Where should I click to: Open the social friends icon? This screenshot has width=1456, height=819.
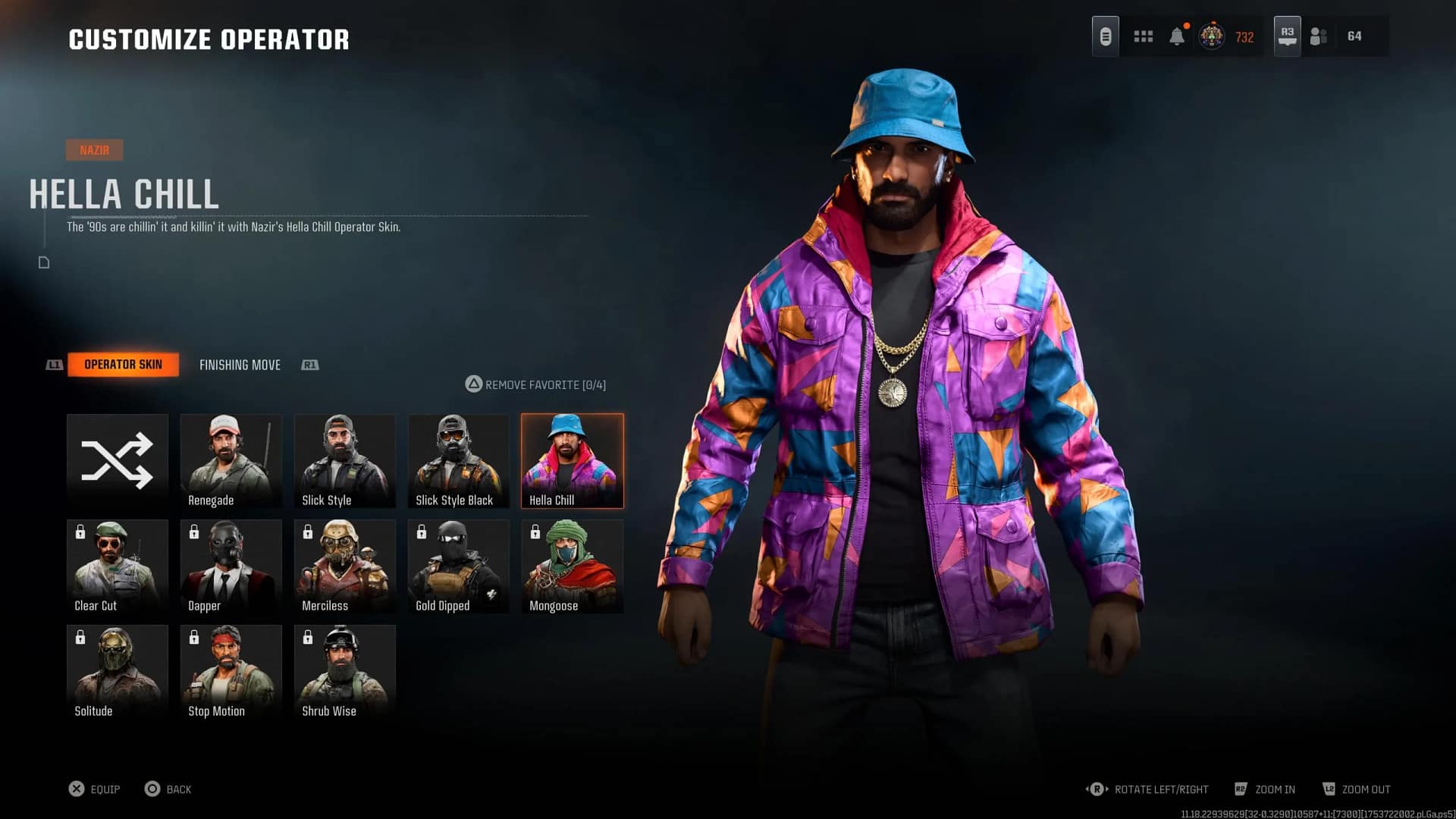tap(1319, 36)
